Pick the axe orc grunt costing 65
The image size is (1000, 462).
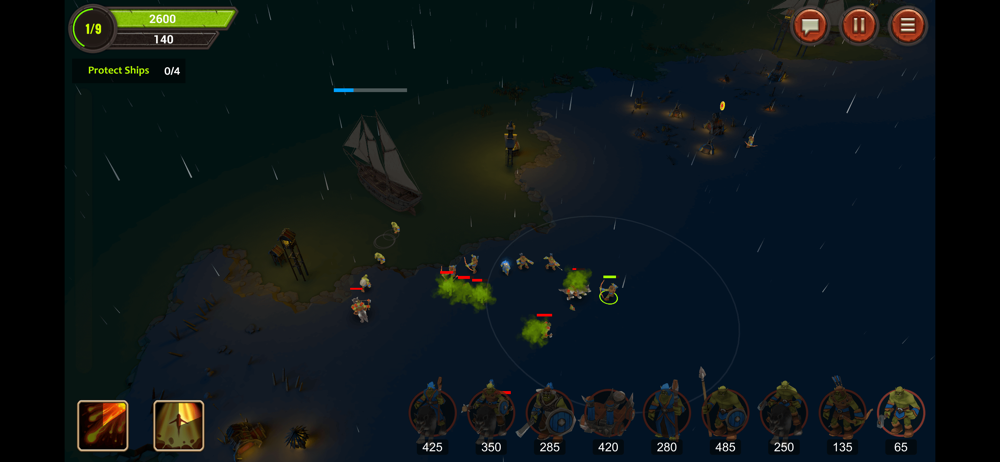click(x=900, y=414)
